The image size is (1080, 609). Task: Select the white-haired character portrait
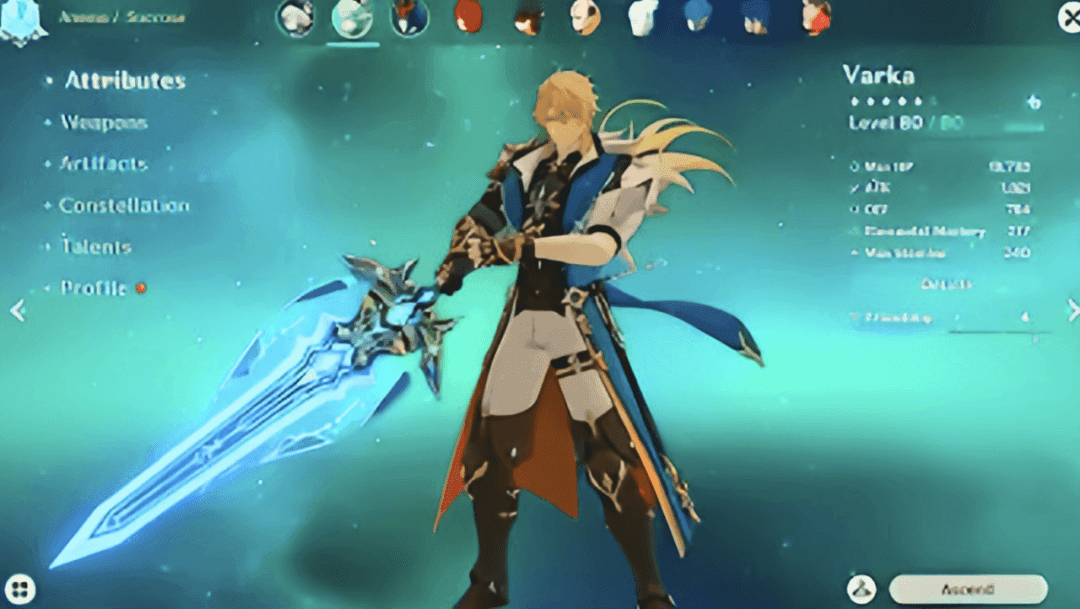click(642, 17)
